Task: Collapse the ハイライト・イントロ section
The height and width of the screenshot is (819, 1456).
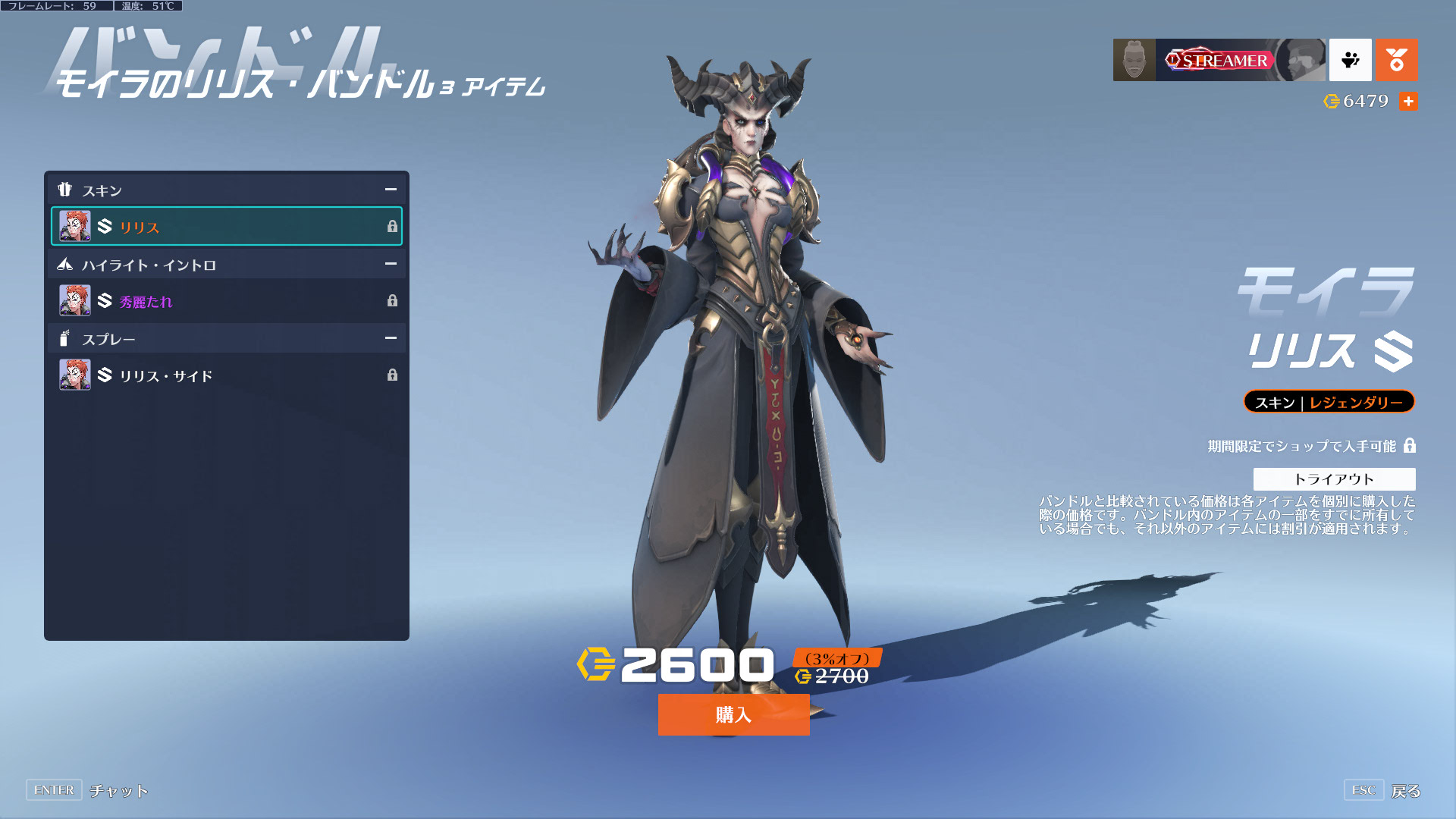Action: pos(391,264)
